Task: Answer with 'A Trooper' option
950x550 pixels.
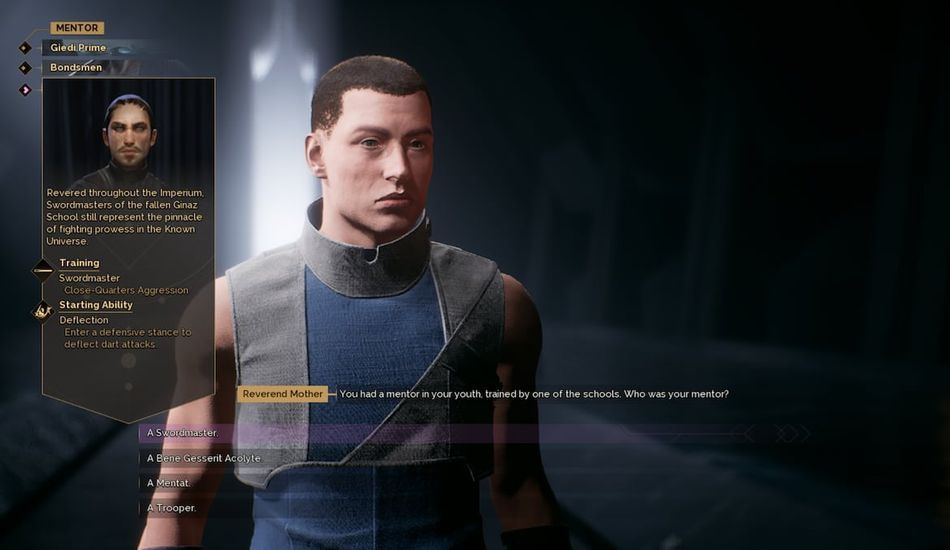Action: (172, 508)
